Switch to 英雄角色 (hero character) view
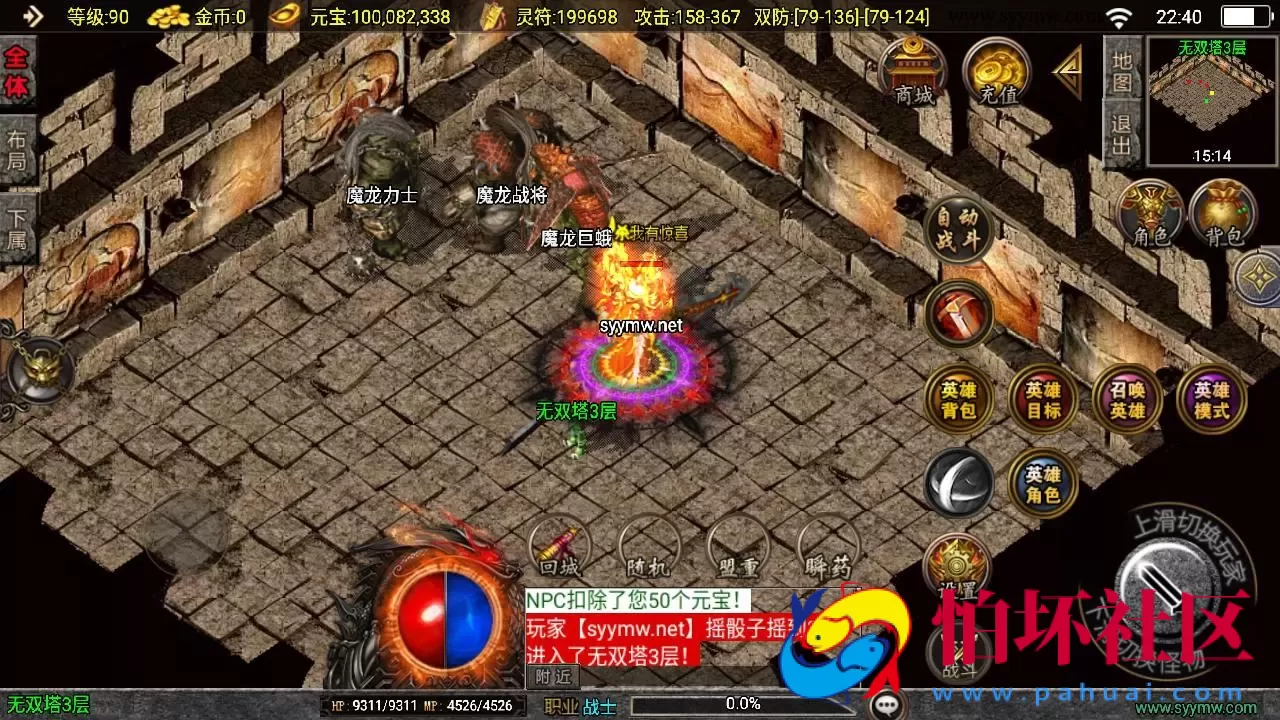This screenshot has width=1280, height=720. (x=1043, y=485)
